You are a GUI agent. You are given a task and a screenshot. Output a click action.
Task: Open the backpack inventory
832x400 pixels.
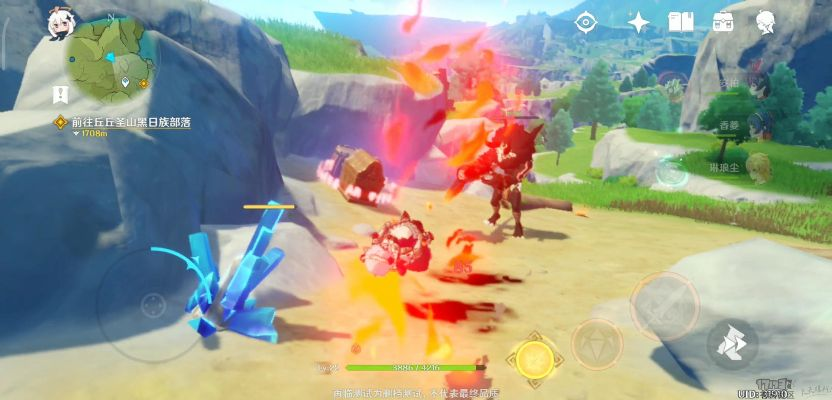point(724,21)
